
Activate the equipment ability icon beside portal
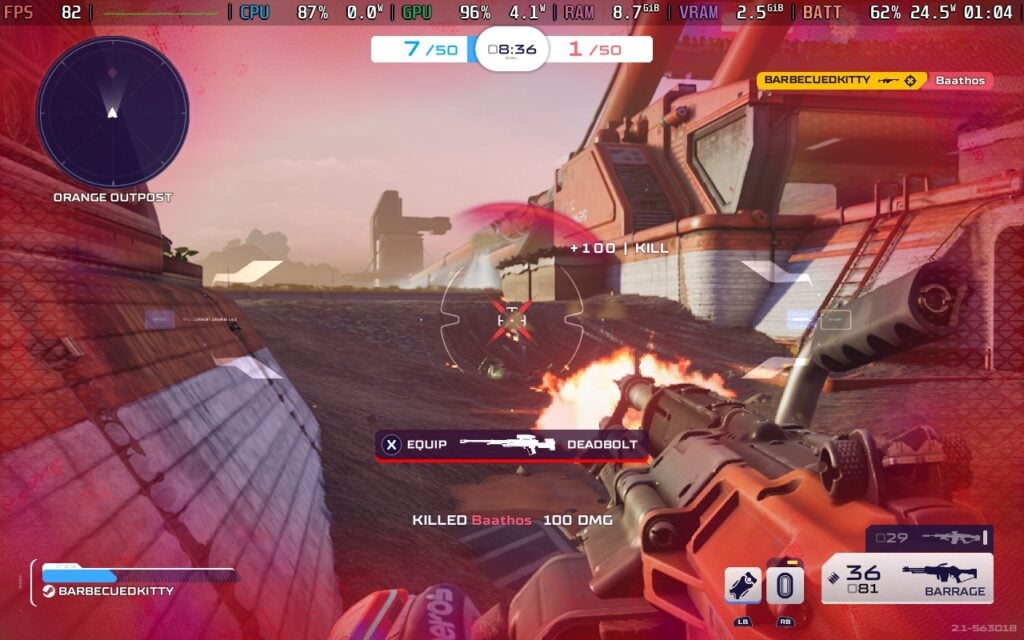coord(743,586)
